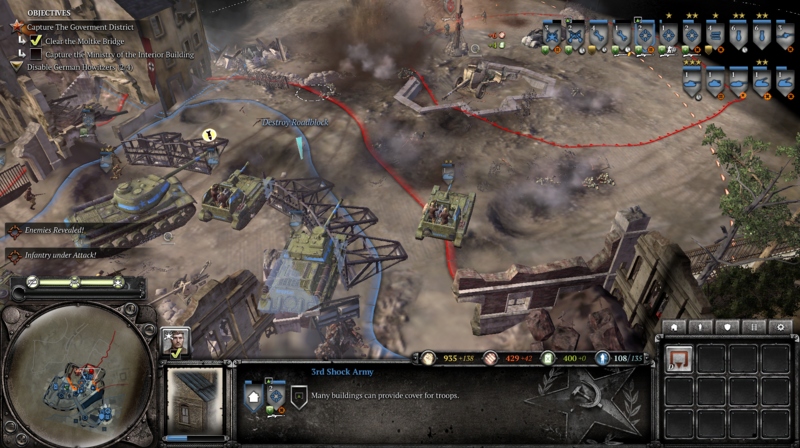Click the selected building portrait
The width and height of the screenshot is (800, 448).
click(x=195, y=400)
